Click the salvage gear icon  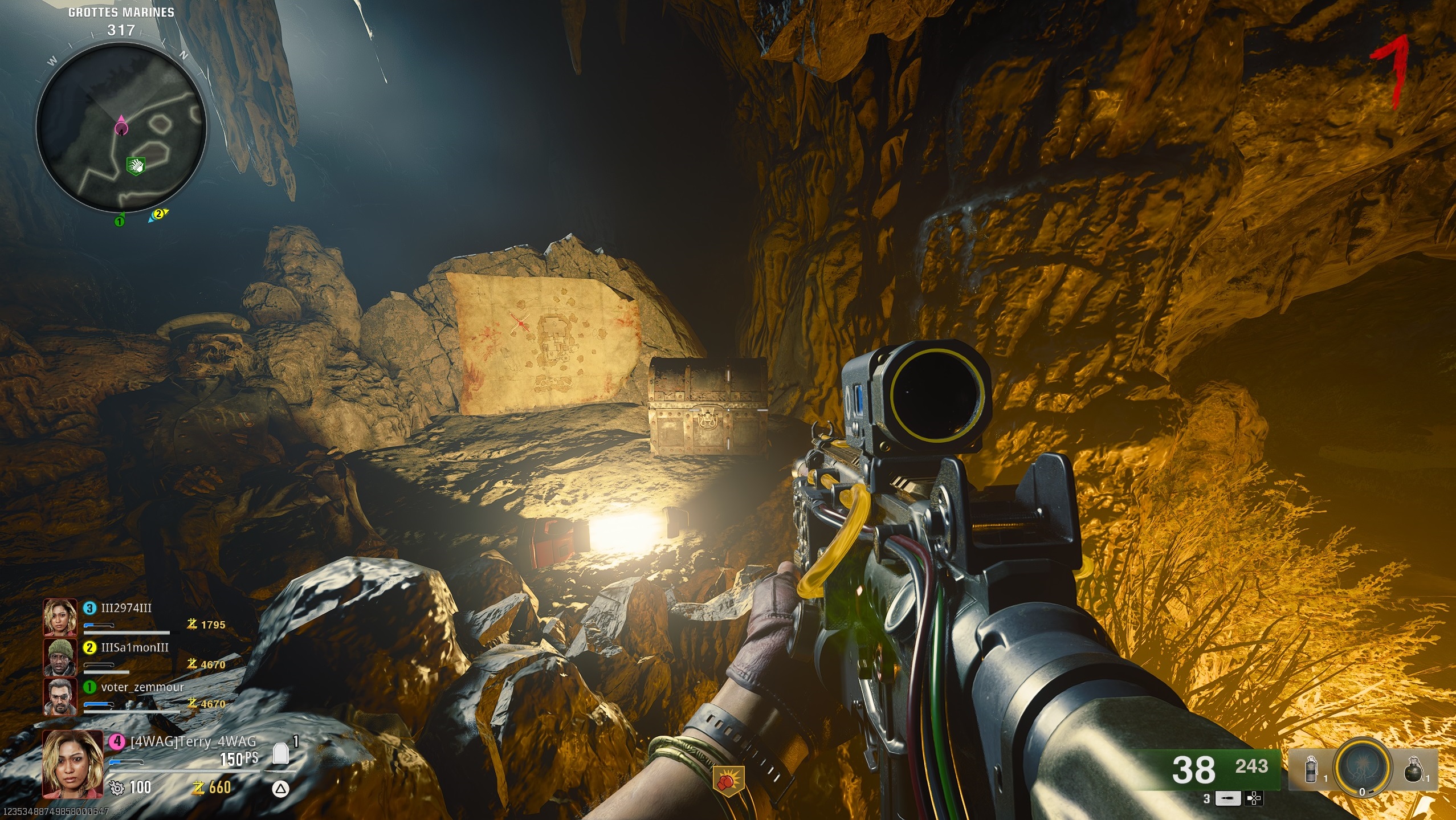116,788
